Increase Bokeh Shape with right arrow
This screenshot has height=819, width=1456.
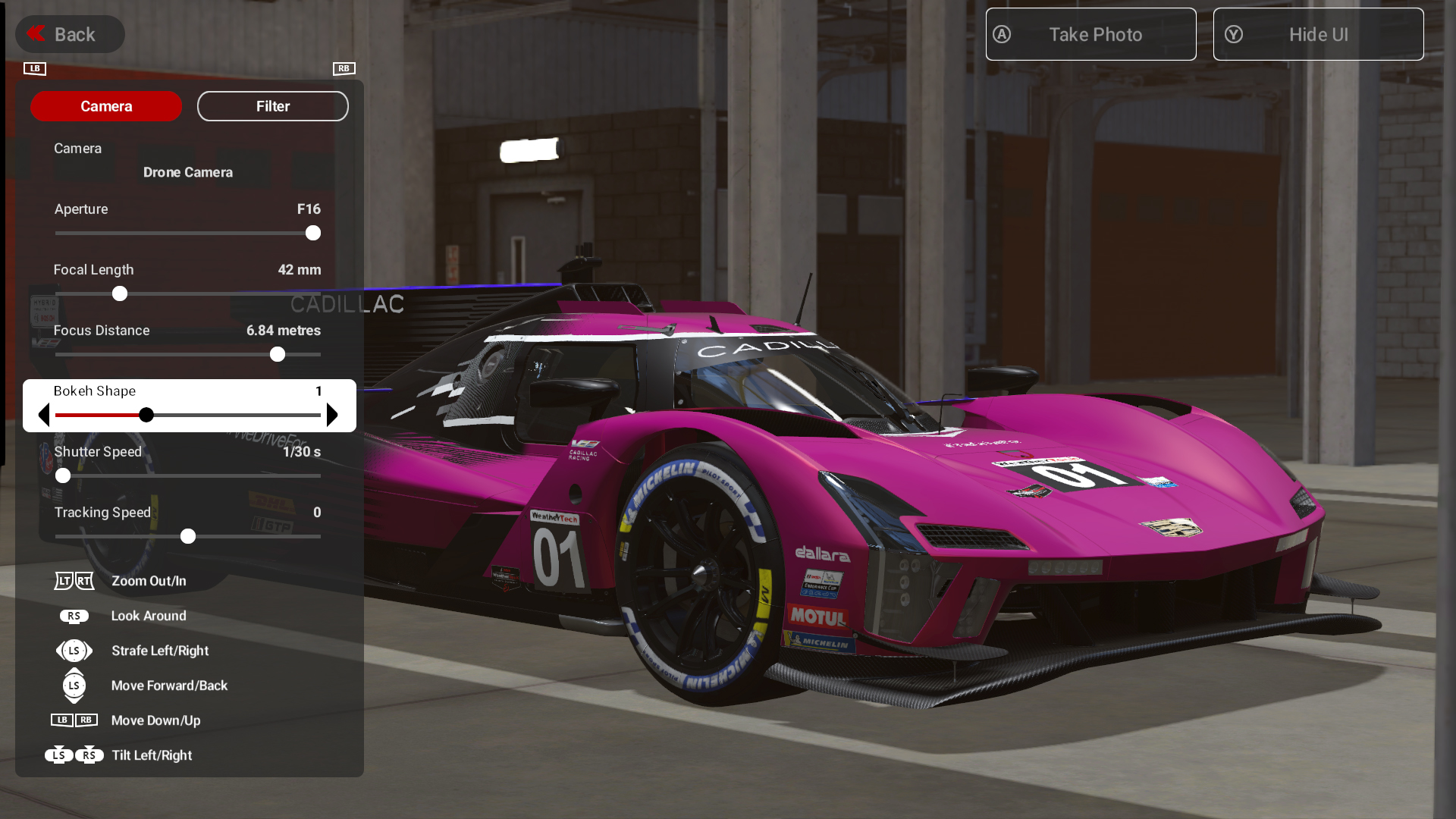click(332, 415)
